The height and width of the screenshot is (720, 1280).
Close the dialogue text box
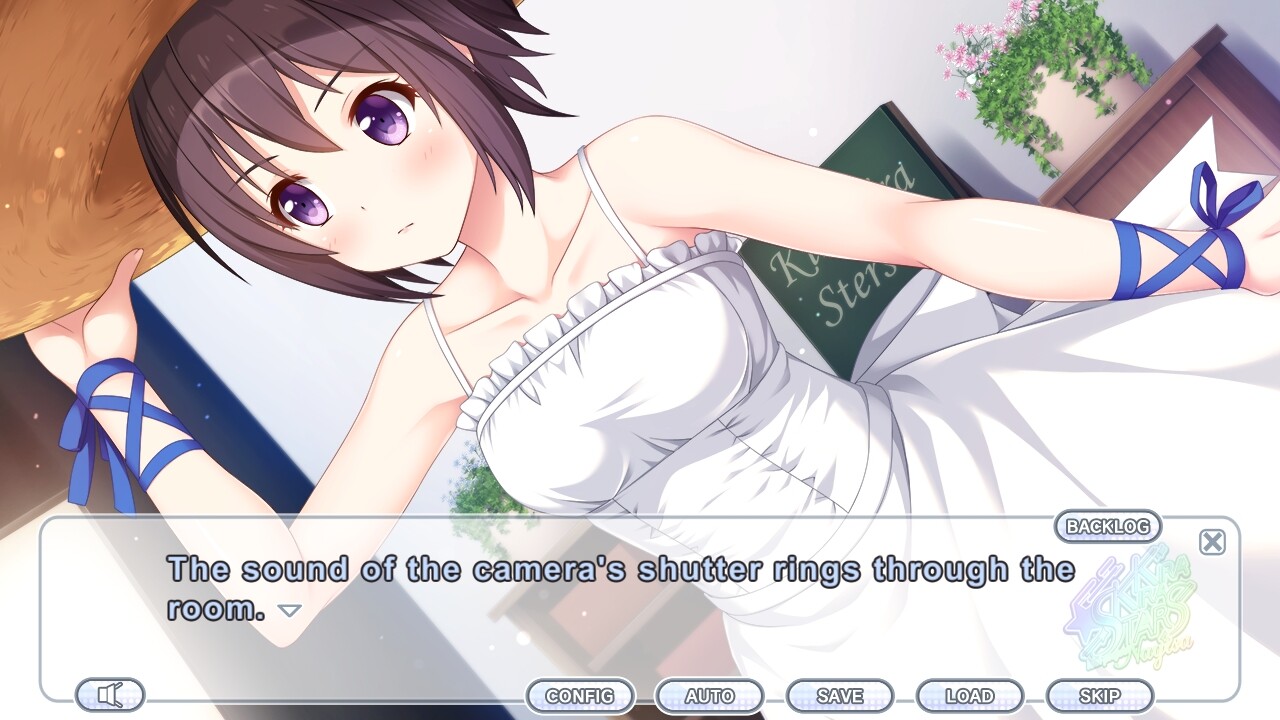click(1212, 542)
